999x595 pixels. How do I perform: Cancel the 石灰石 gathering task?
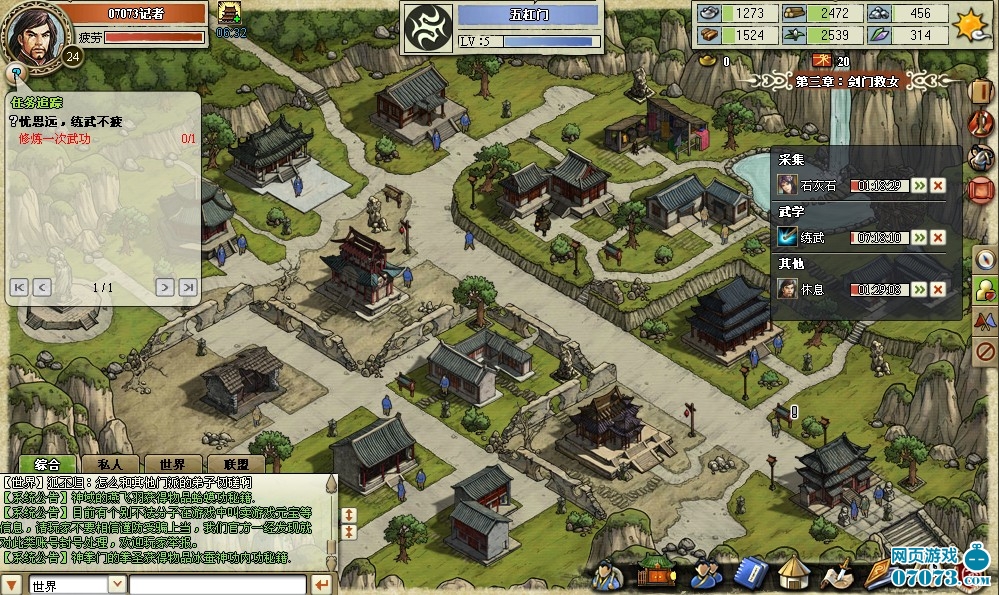click(938, 185)
